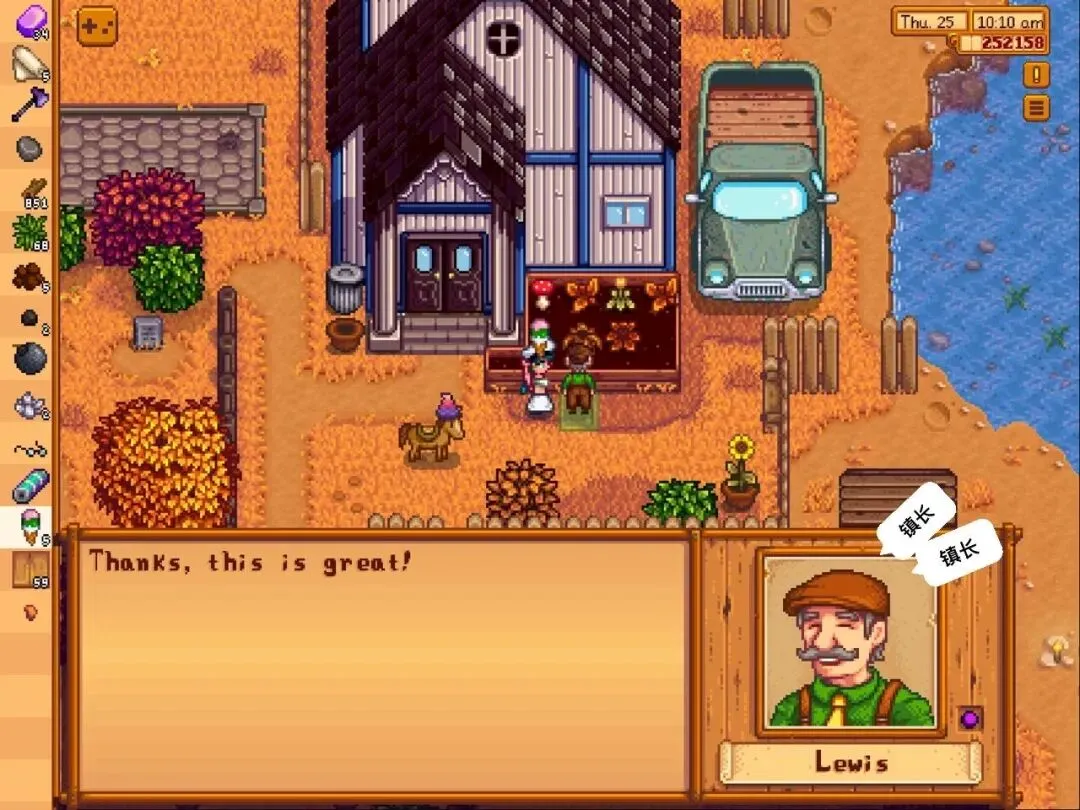Open the three-line game menu button
1080x810 pixels.
coord(1036,107)
